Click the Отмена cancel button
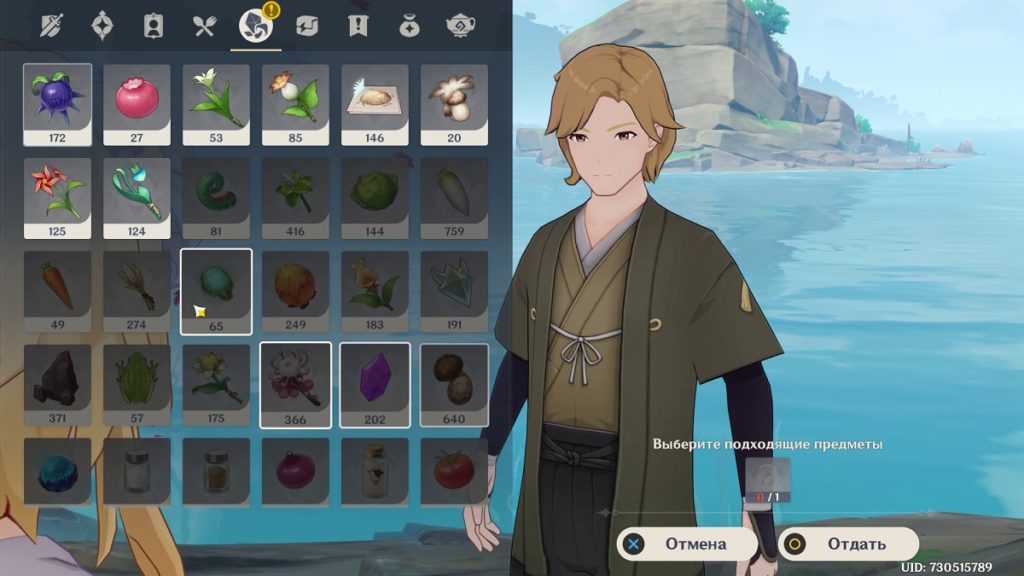 pos(685,544)
